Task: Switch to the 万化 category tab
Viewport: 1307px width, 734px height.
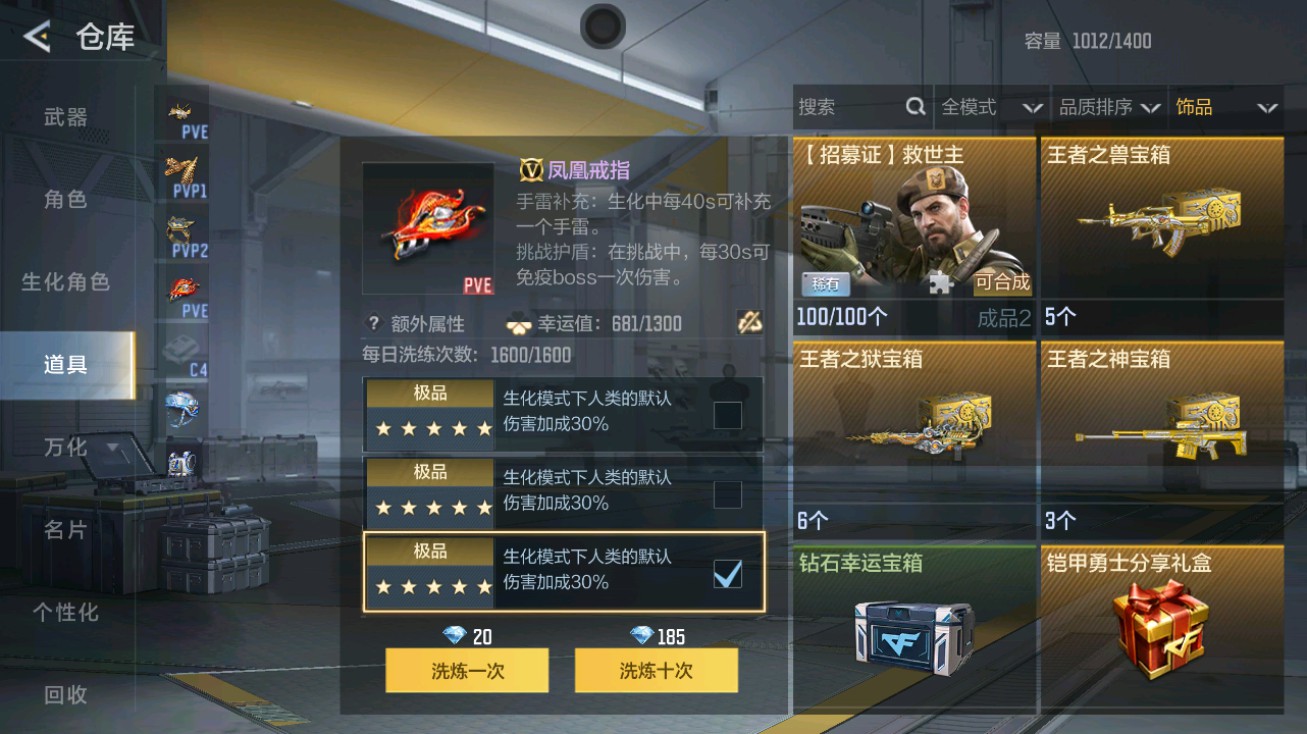Action: coord(65,448)
